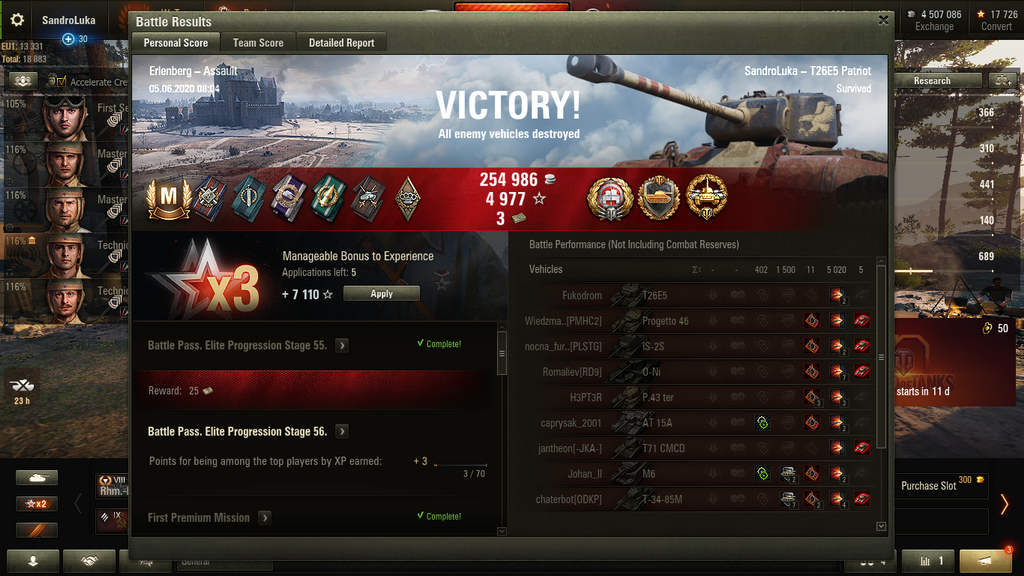This screenshot has width=1024, height=576.
Task: Select the Personal Score tab
Action: point(176,43)
